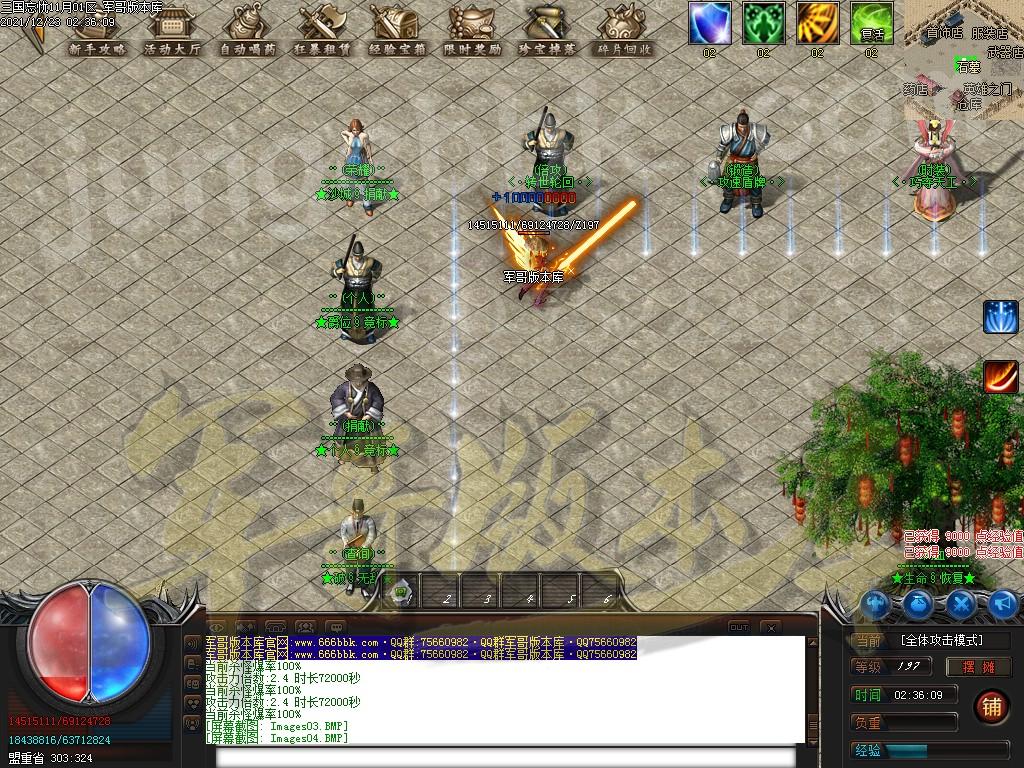The height and width of the screenshot is (768, 1024).
Task: Click the blue shield buff icon
Action: (x=710, y=23)
